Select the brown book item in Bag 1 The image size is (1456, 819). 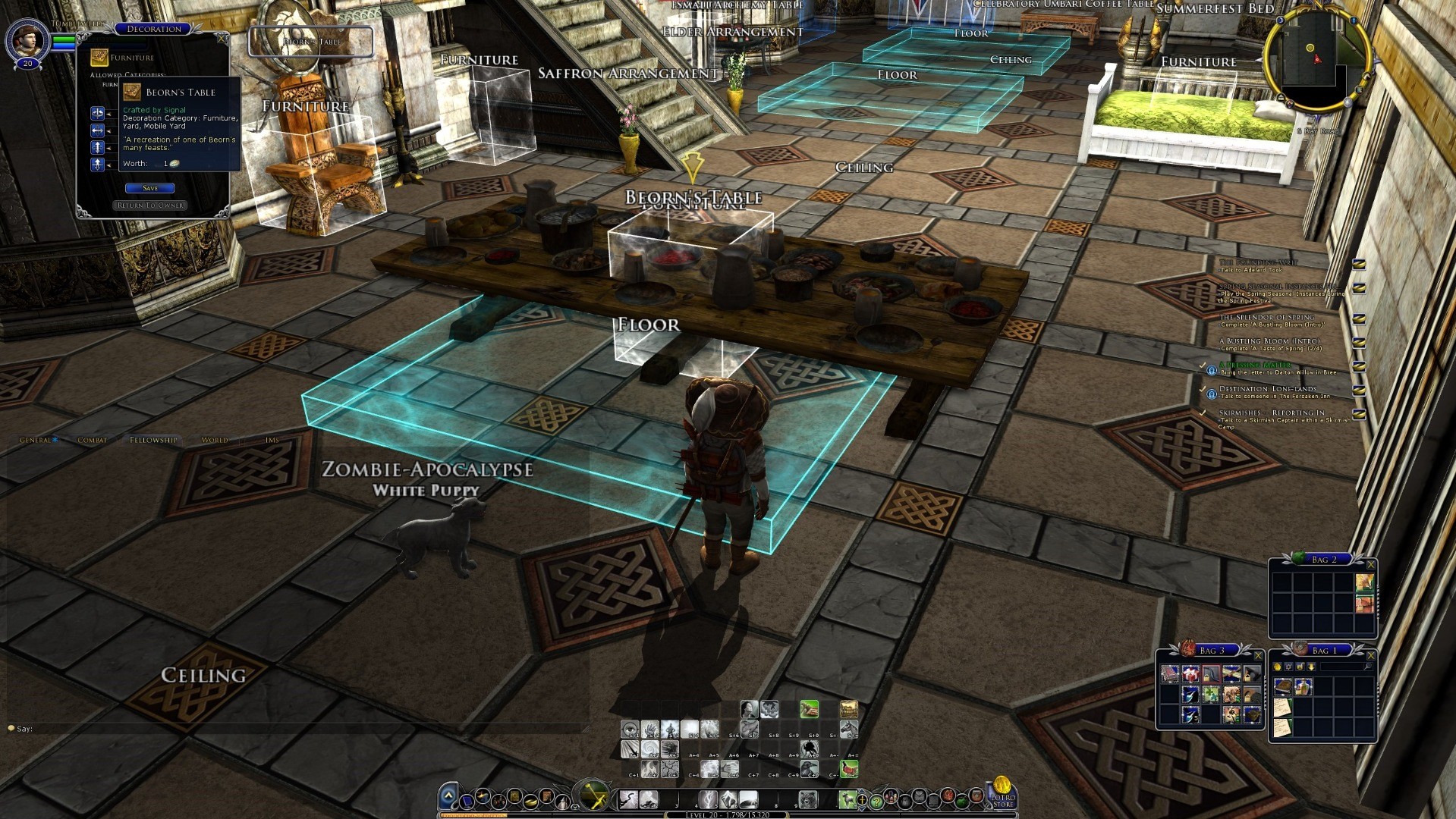coord(1283,687)
